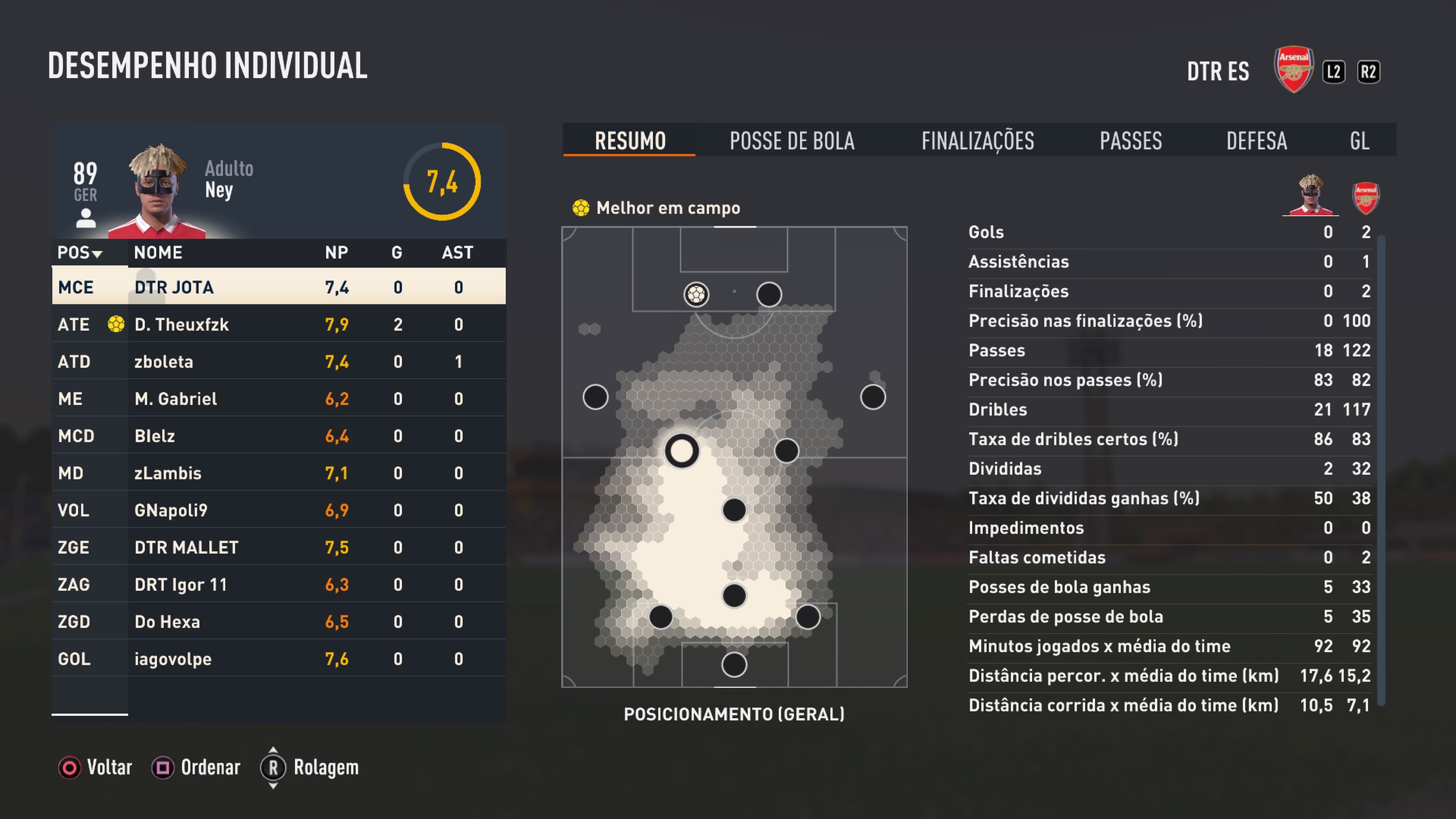Switch to the Posse de Bola tab
The image size is (1456, 819).
(792, 141)
